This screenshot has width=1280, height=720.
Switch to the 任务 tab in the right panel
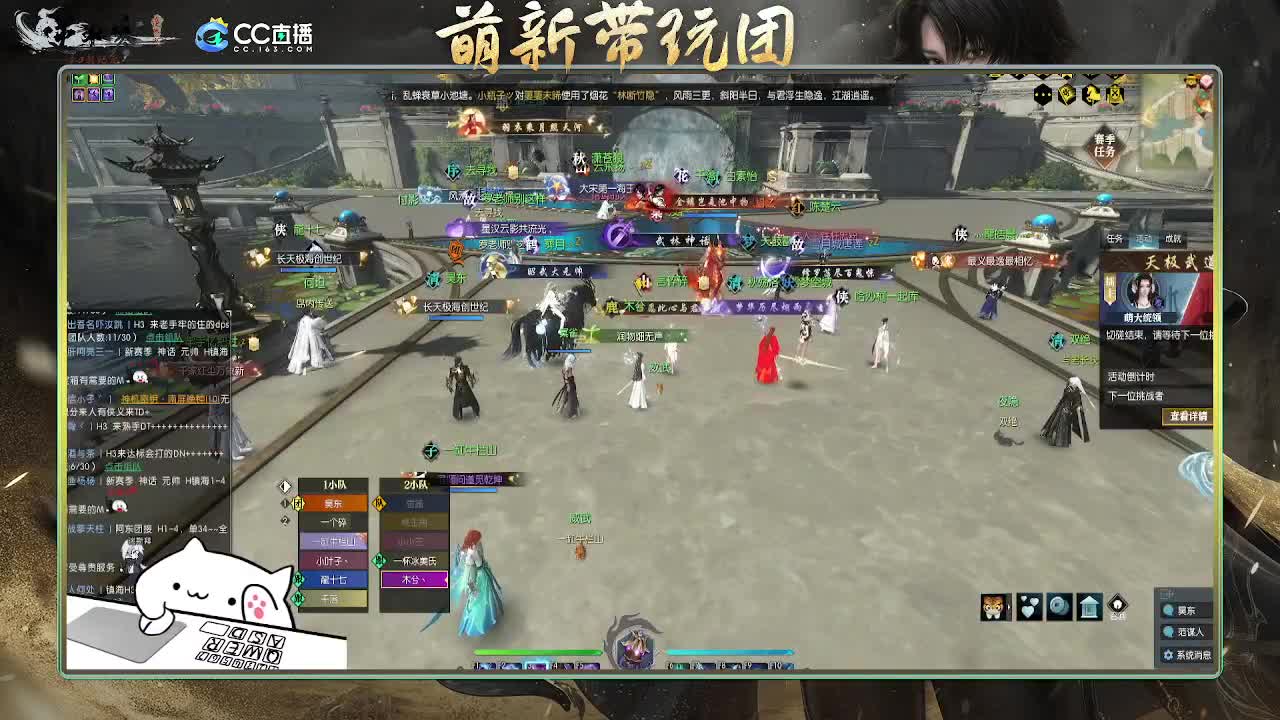tap(1115, 237)
